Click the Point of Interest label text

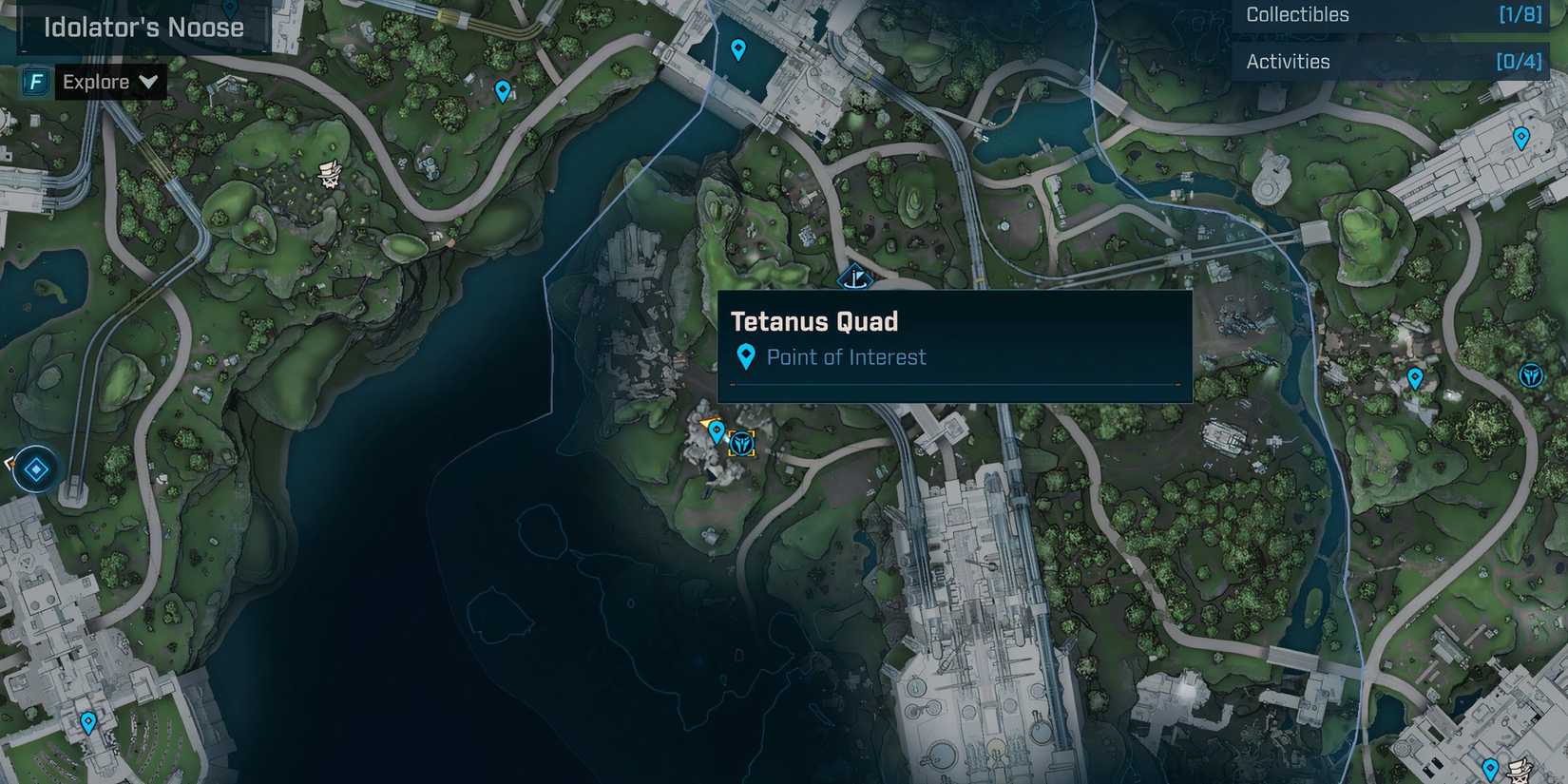tap(847, 357)
